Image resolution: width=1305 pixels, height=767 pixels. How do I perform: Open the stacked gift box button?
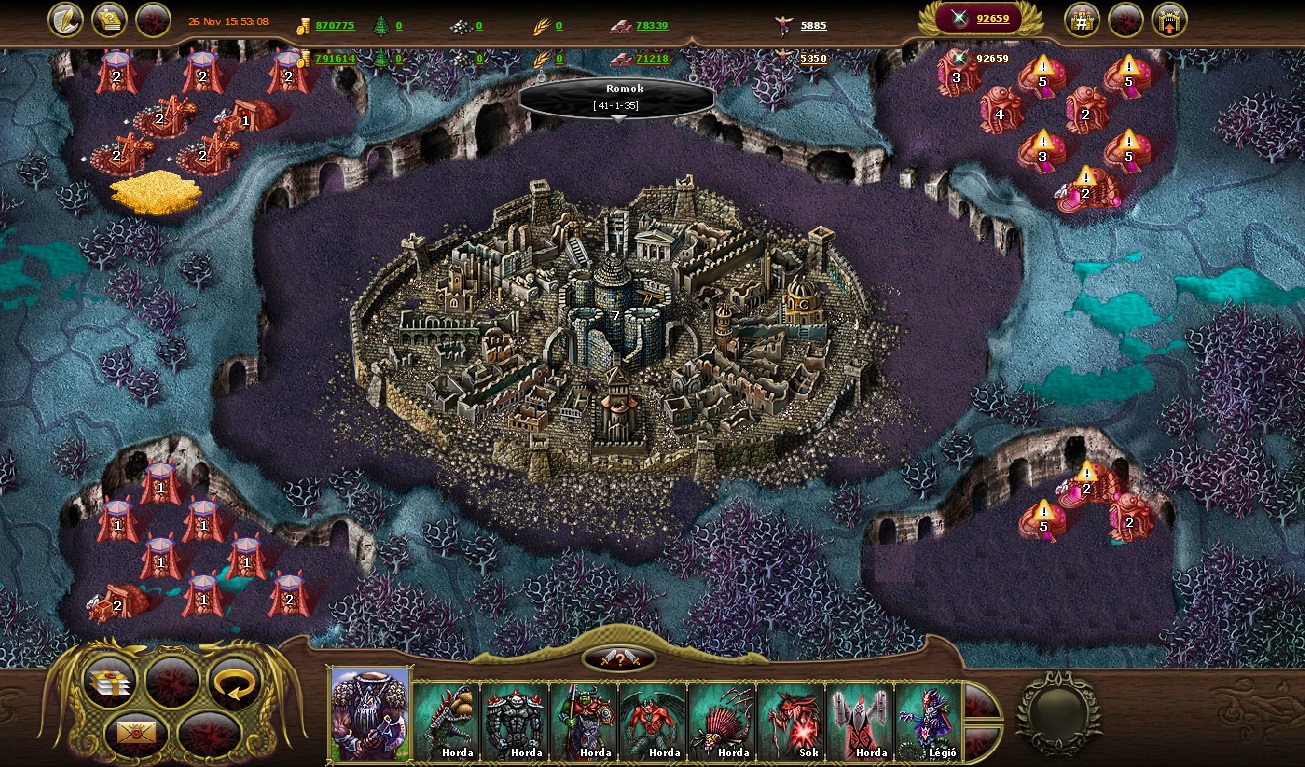coord(110,682)
